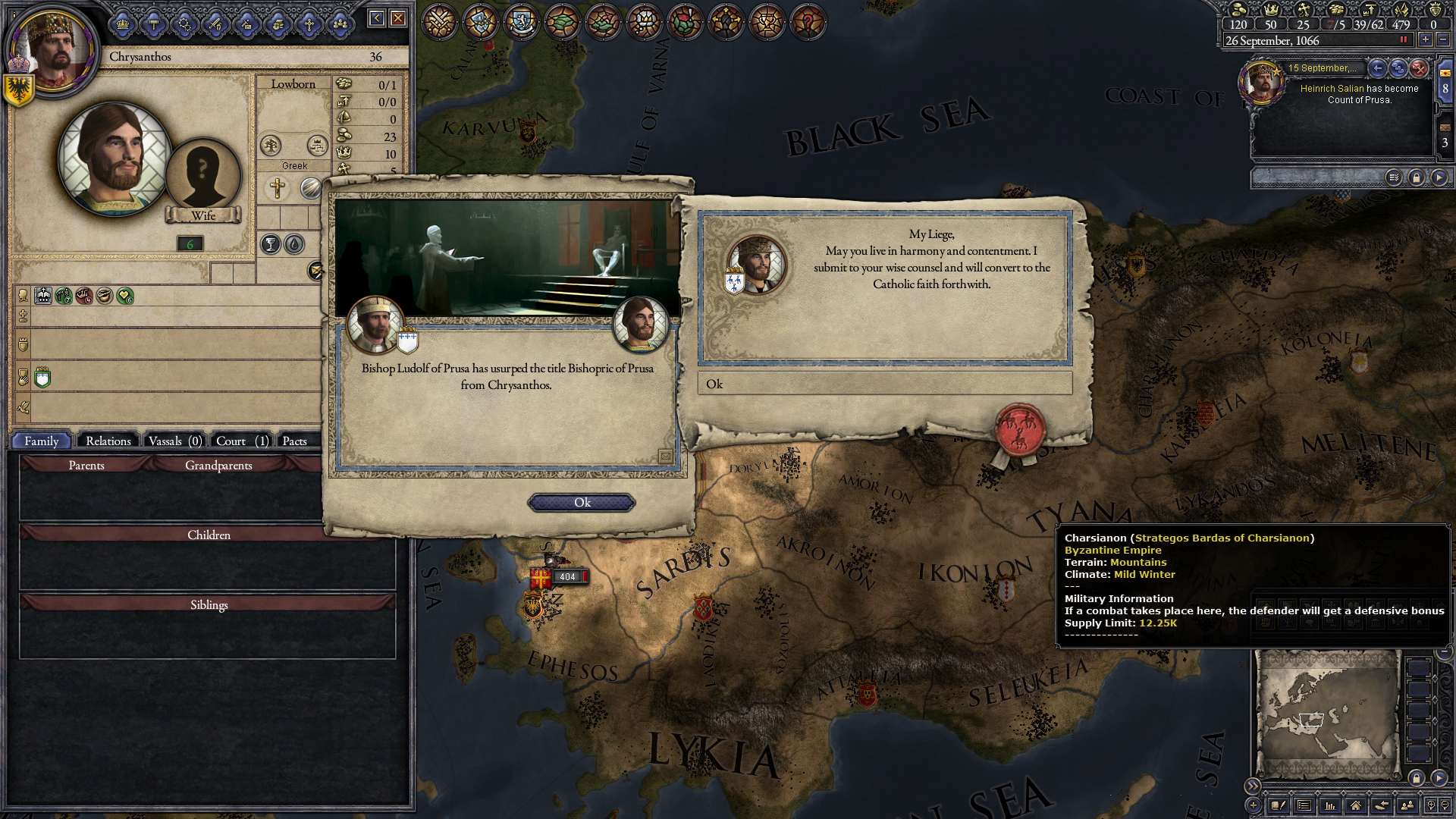Jump to home capital with the house button

coord(1355,805)
